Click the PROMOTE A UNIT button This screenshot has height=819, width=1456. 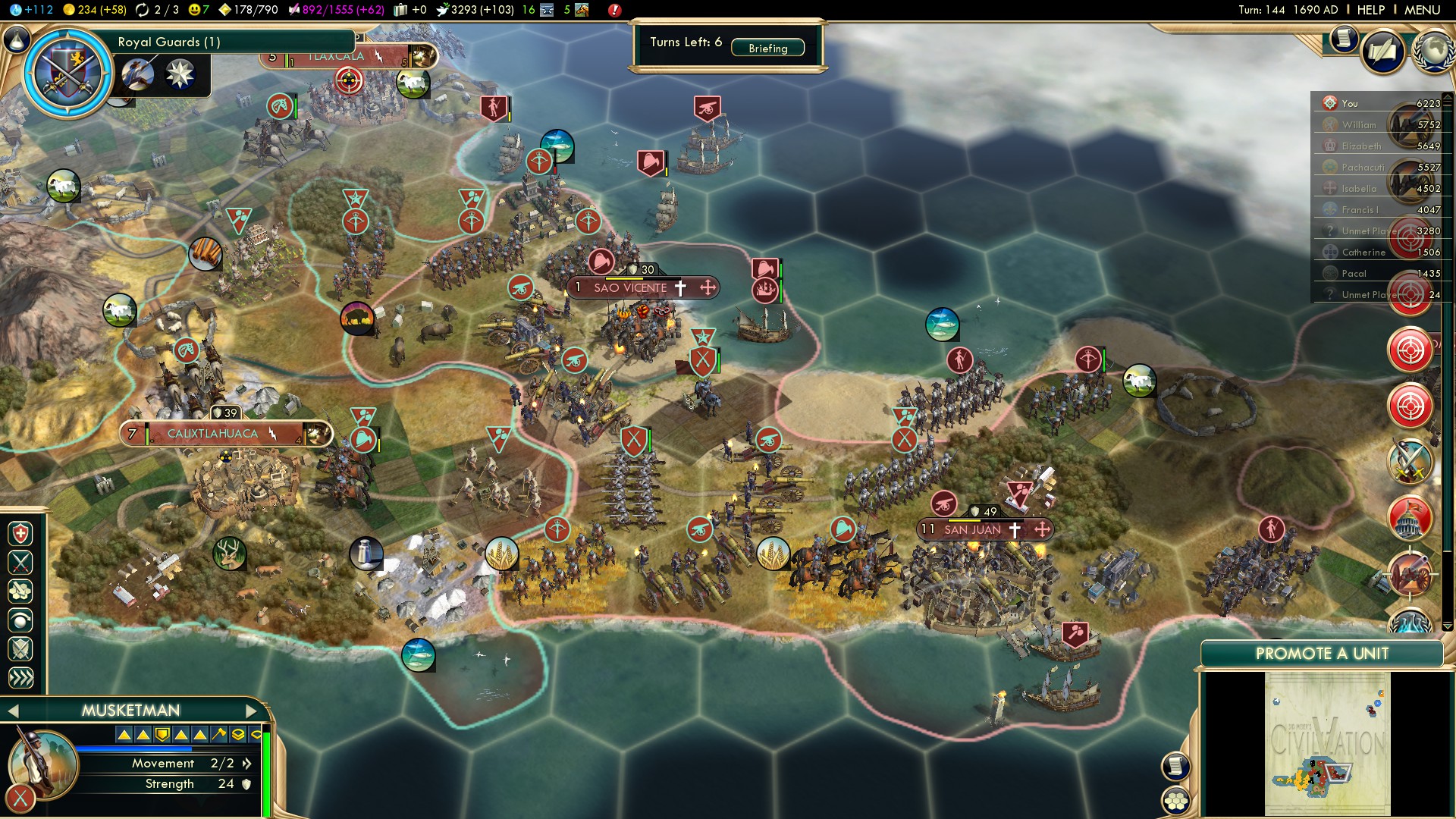pyautogui.click(x=1321, y=654)
